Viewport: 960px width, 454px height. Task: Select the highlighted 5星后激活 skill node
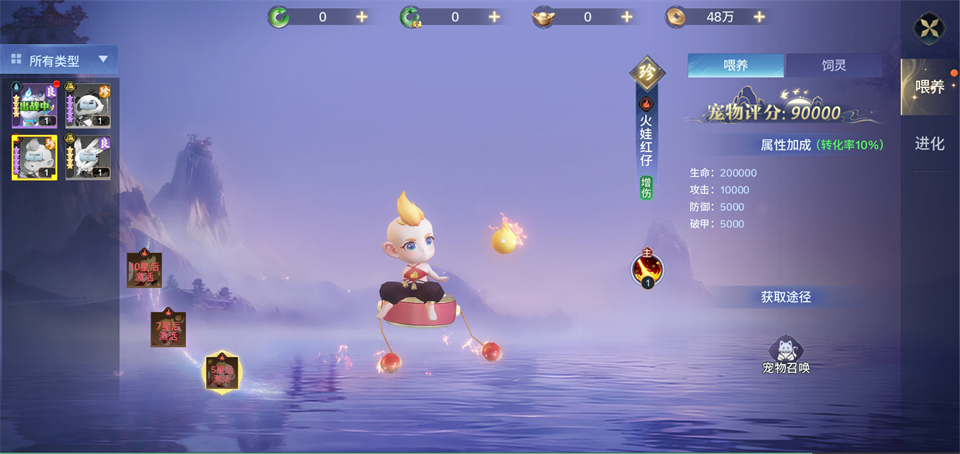(221, 372)
